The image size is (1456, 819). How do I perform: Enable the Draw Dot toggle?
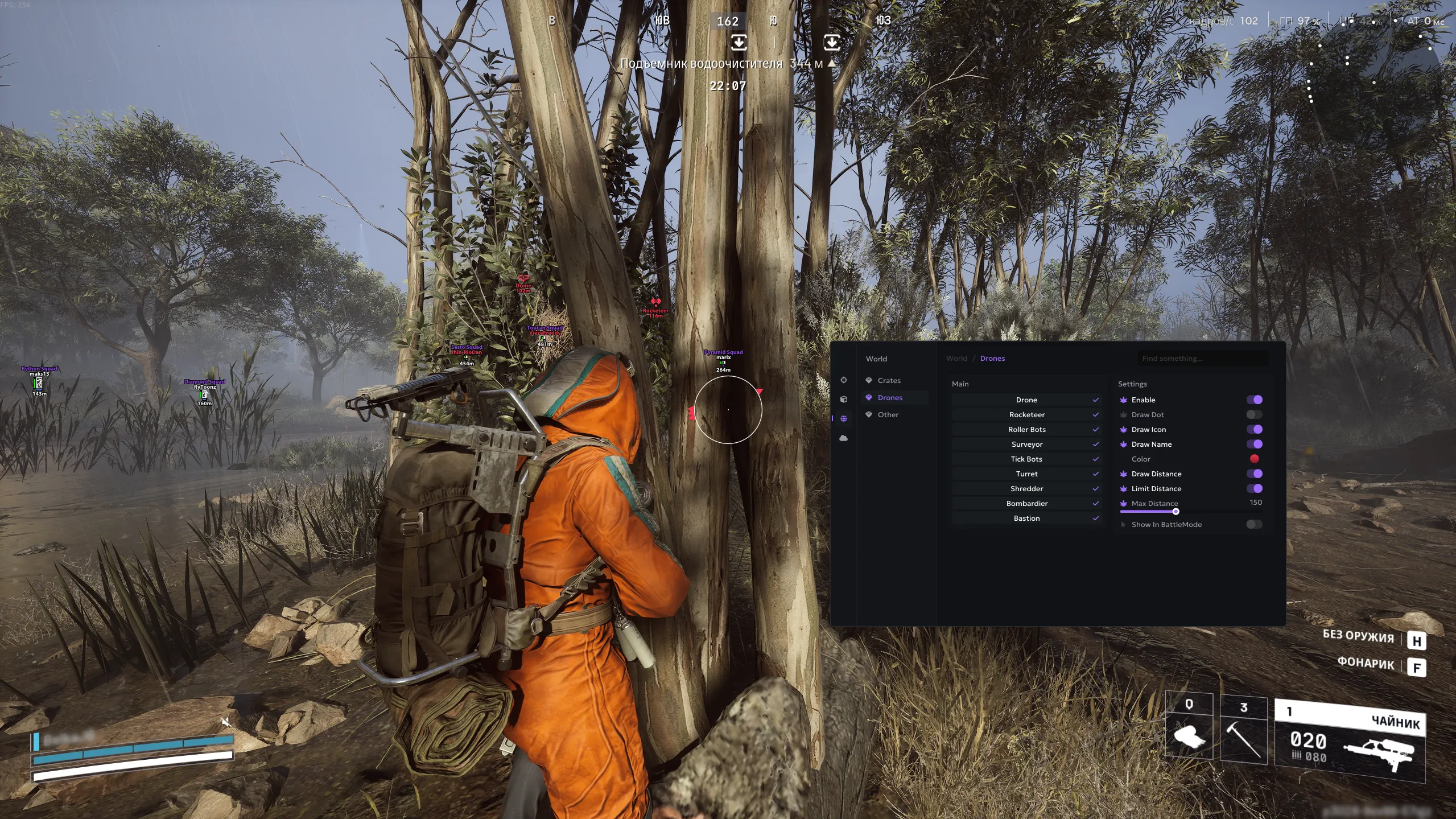click(x=1254, y=414)
